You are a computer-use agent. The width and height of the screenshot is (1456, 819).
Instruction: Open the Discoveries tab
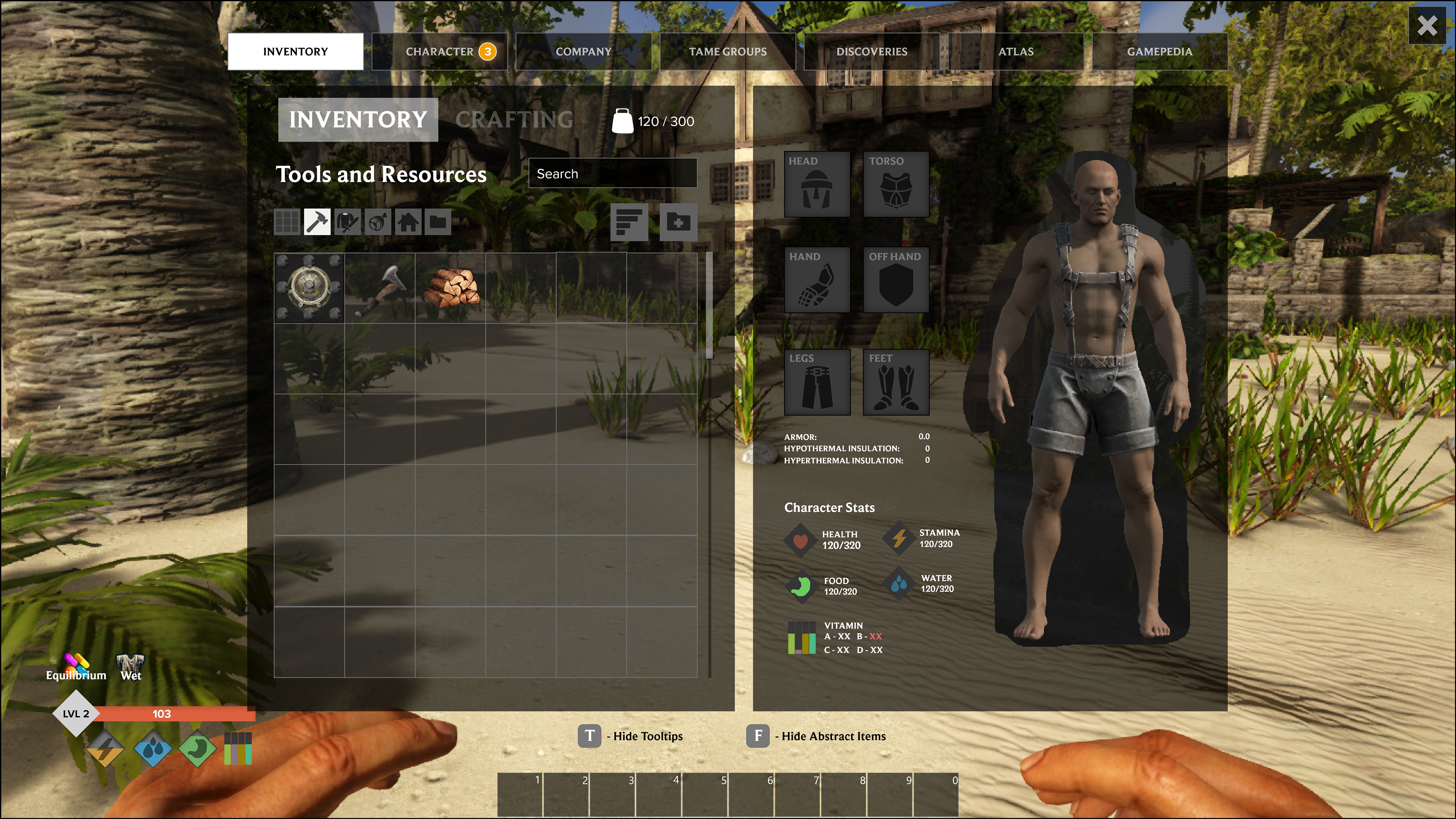pyautogui.click(x=872, y=51)
